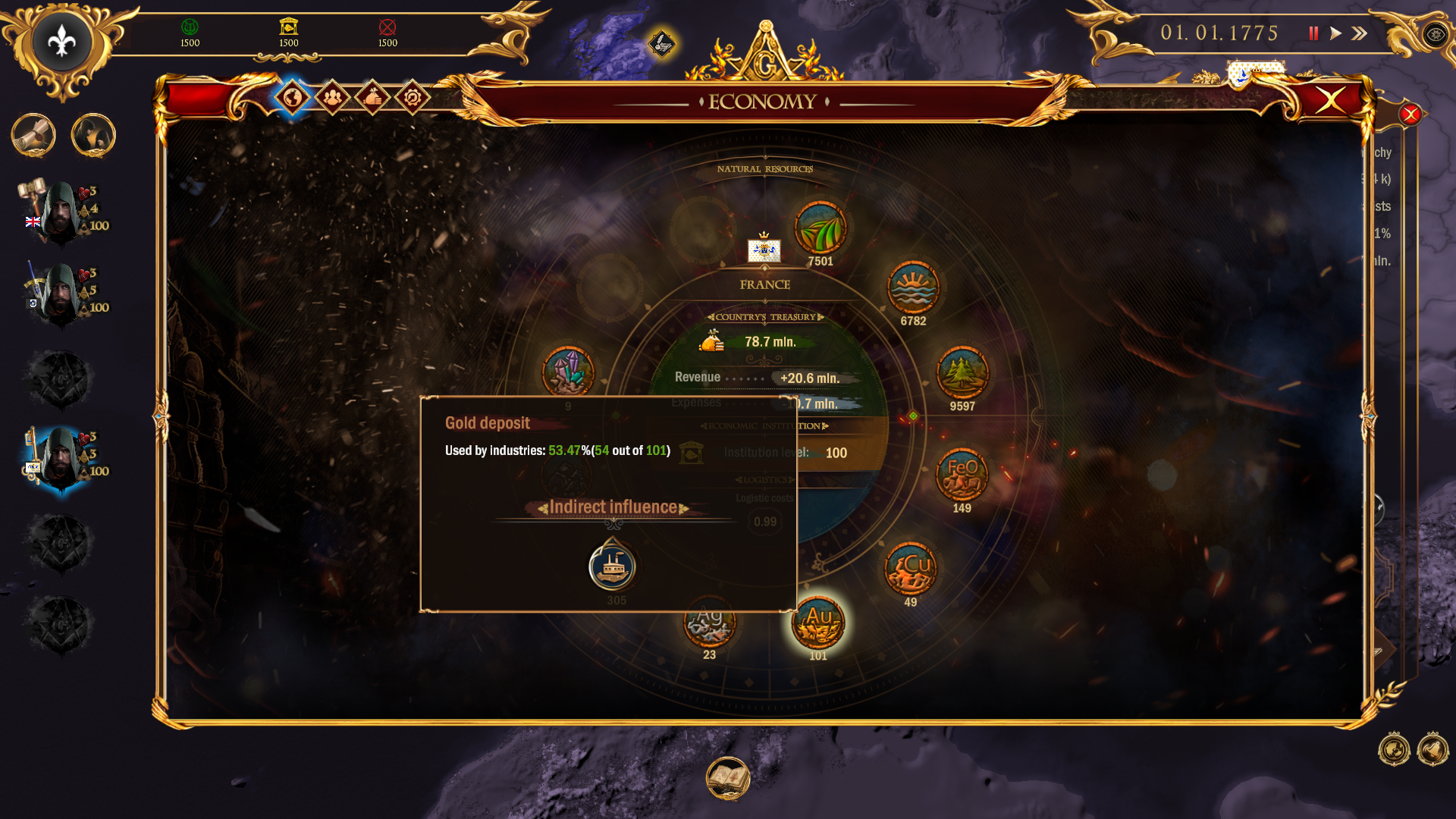Select the silver Ag deposit icon
Image resolution: width=1456 pixels, height=819 pixels.
[708, 622]
